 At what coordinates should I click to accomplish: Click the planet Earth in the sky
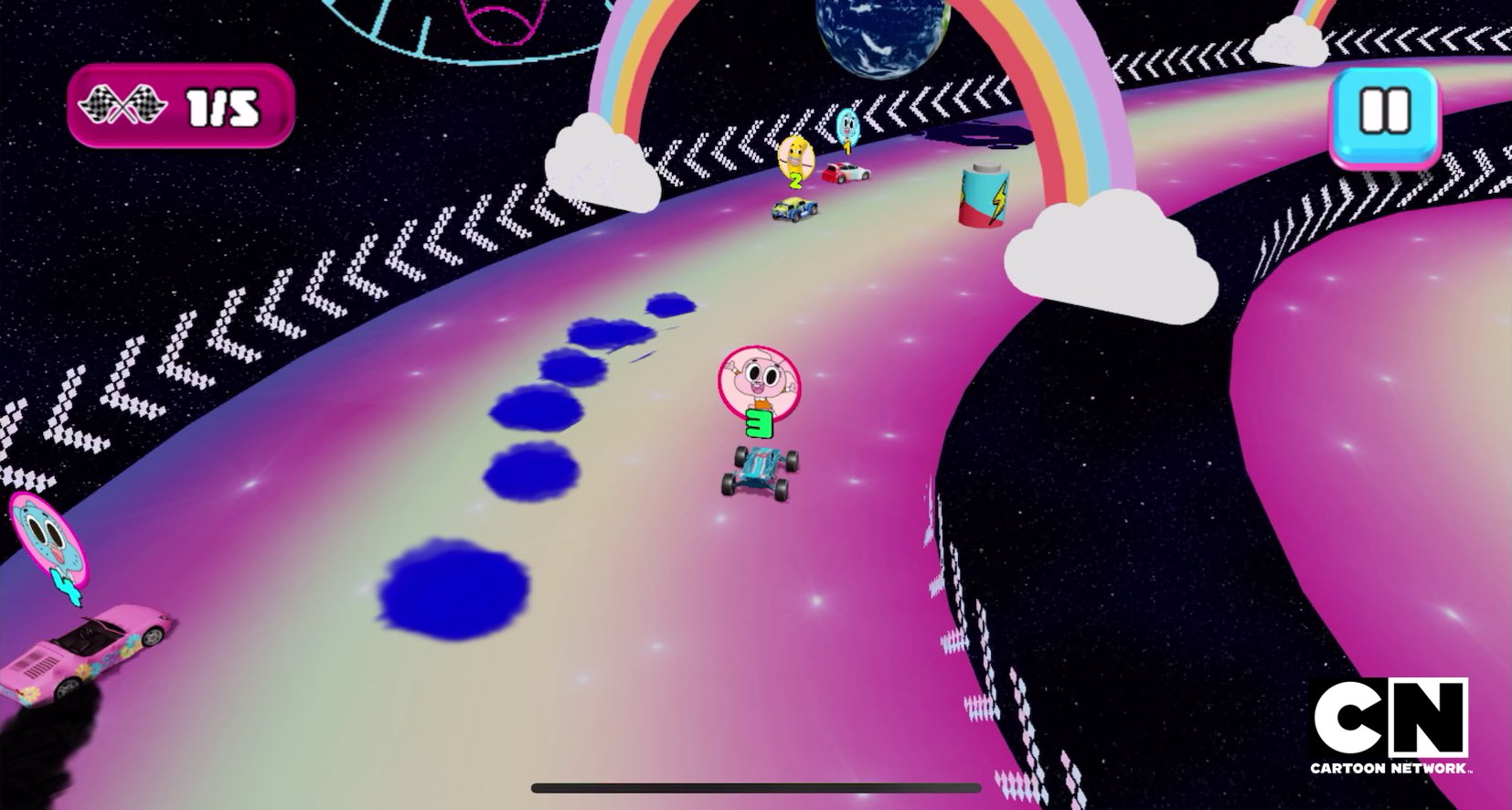tap(878, 37)
